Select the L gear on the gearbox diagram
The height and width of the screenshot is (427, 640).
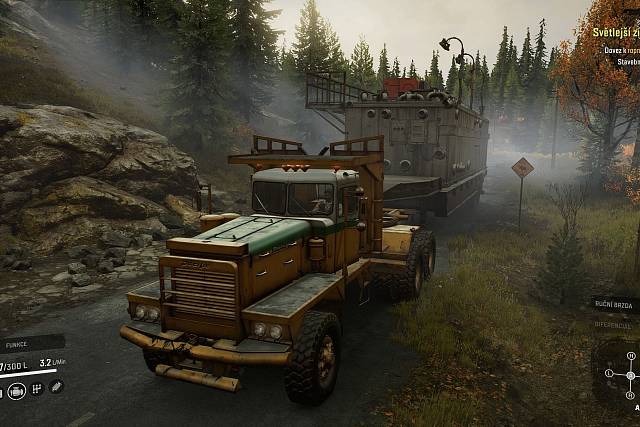(608, 374)
